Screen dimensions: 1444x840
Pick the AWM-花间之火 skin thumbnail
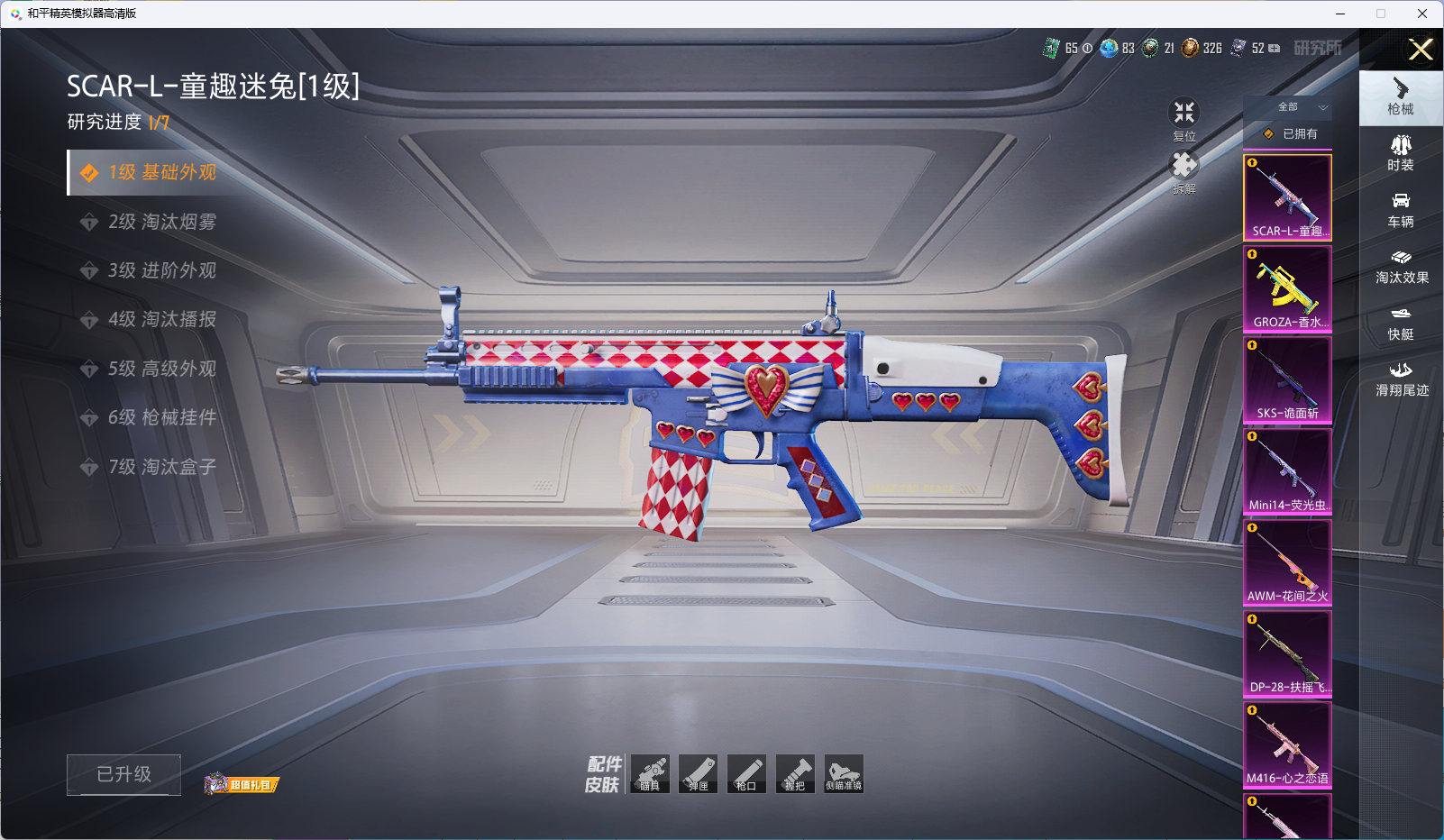1287,562
